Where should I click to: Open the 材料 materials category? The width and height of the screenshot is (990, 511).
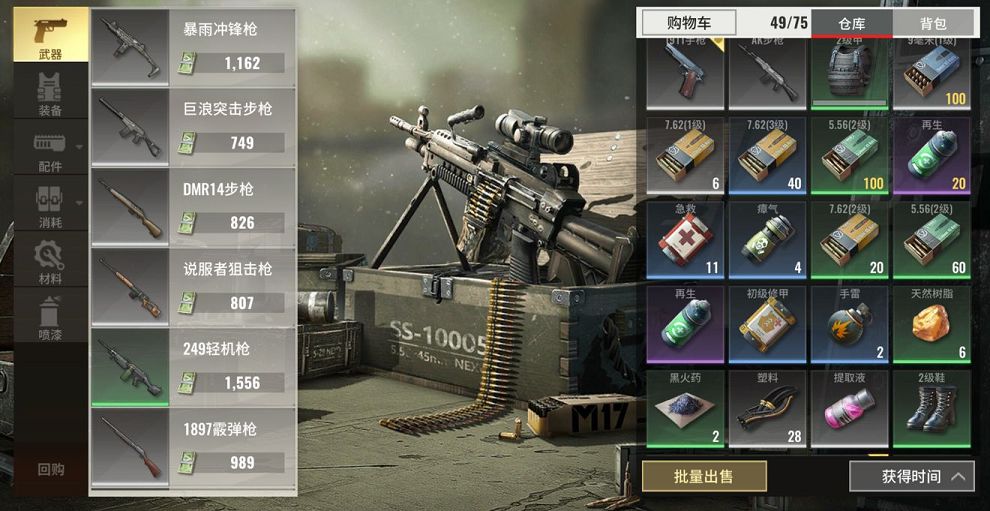tap(49, 263)
